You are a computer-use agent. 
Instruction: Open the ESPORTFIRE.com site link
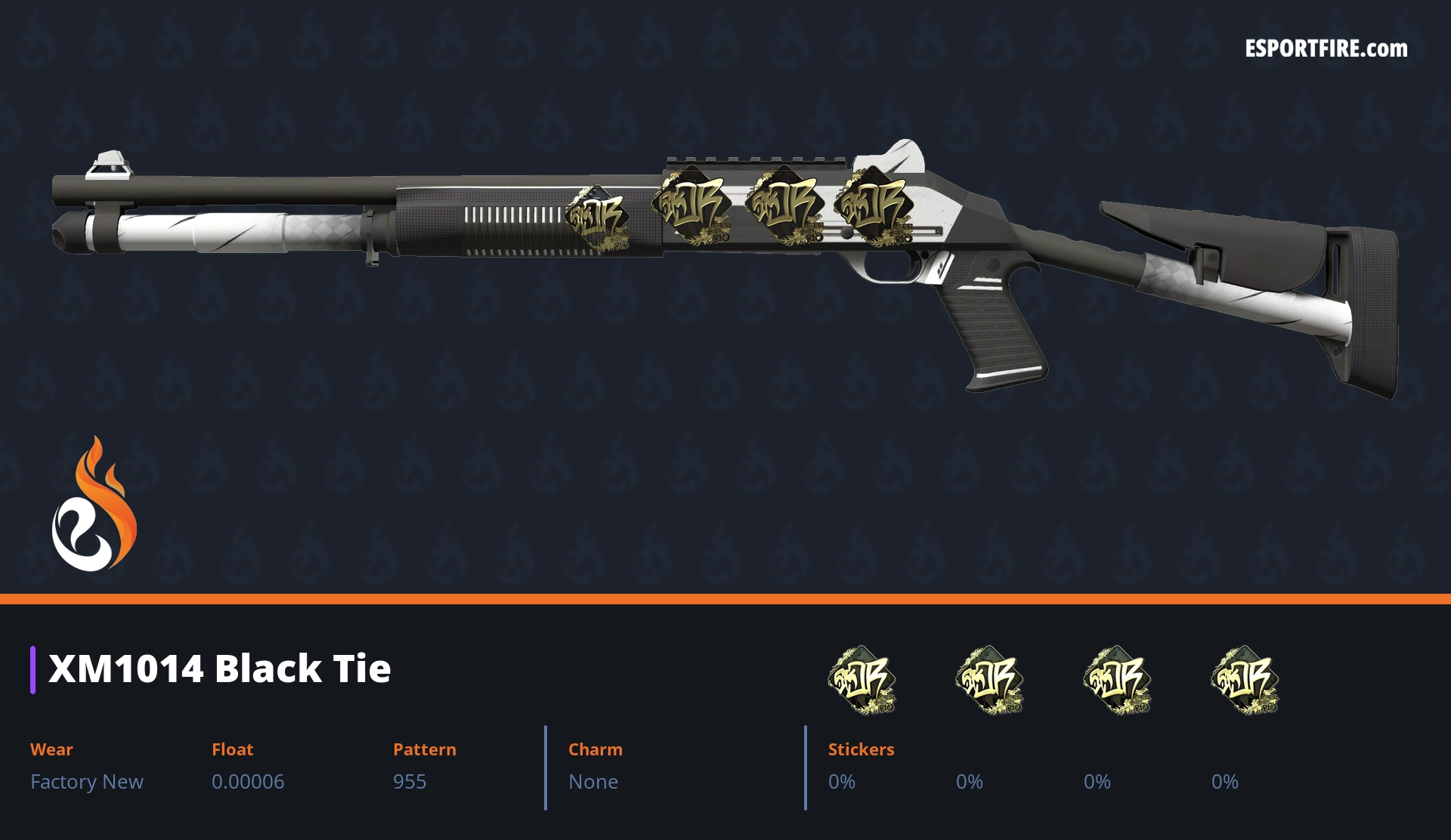[1326, 49]
